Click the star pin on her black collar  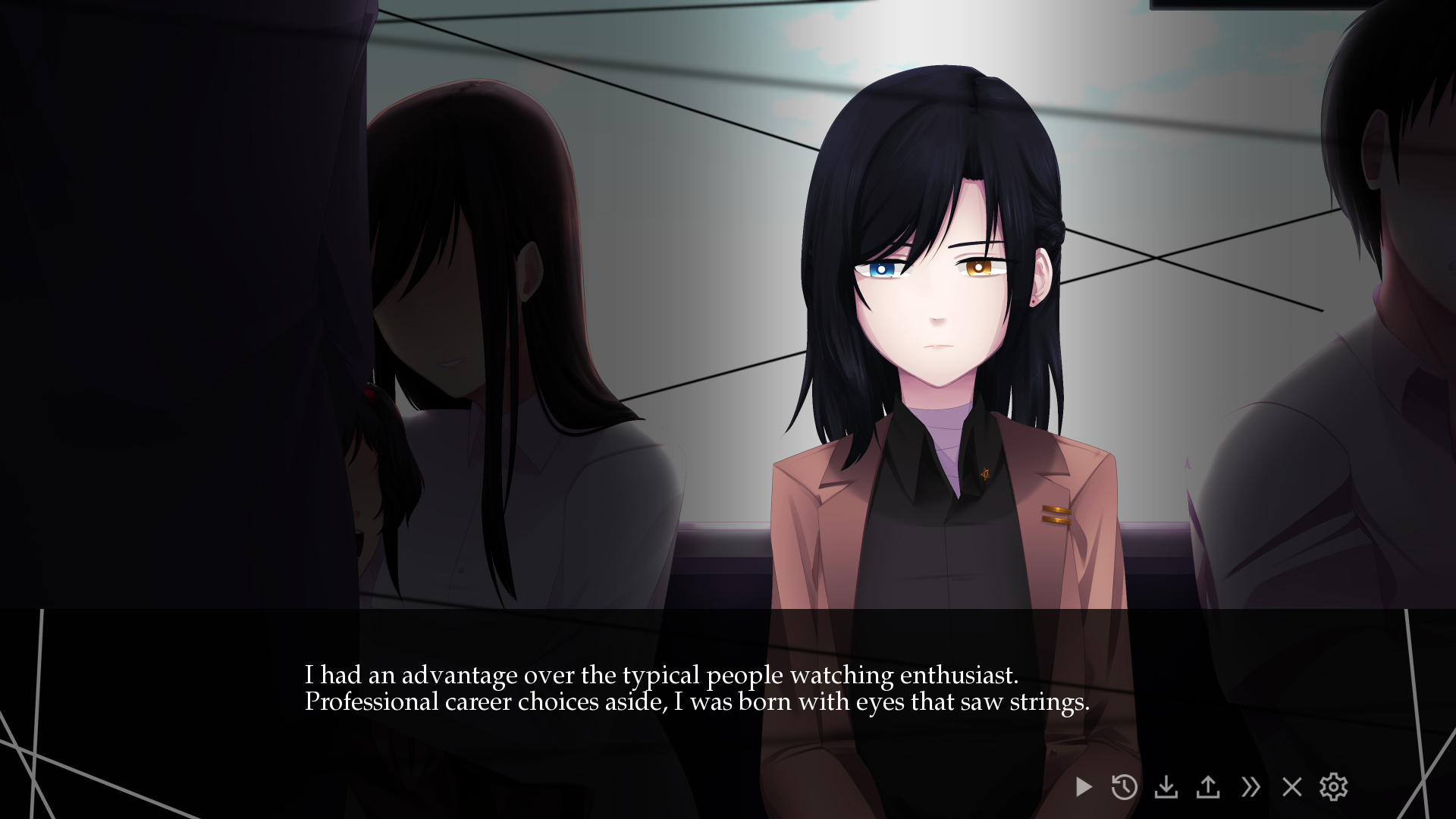[x=984, y=474]
